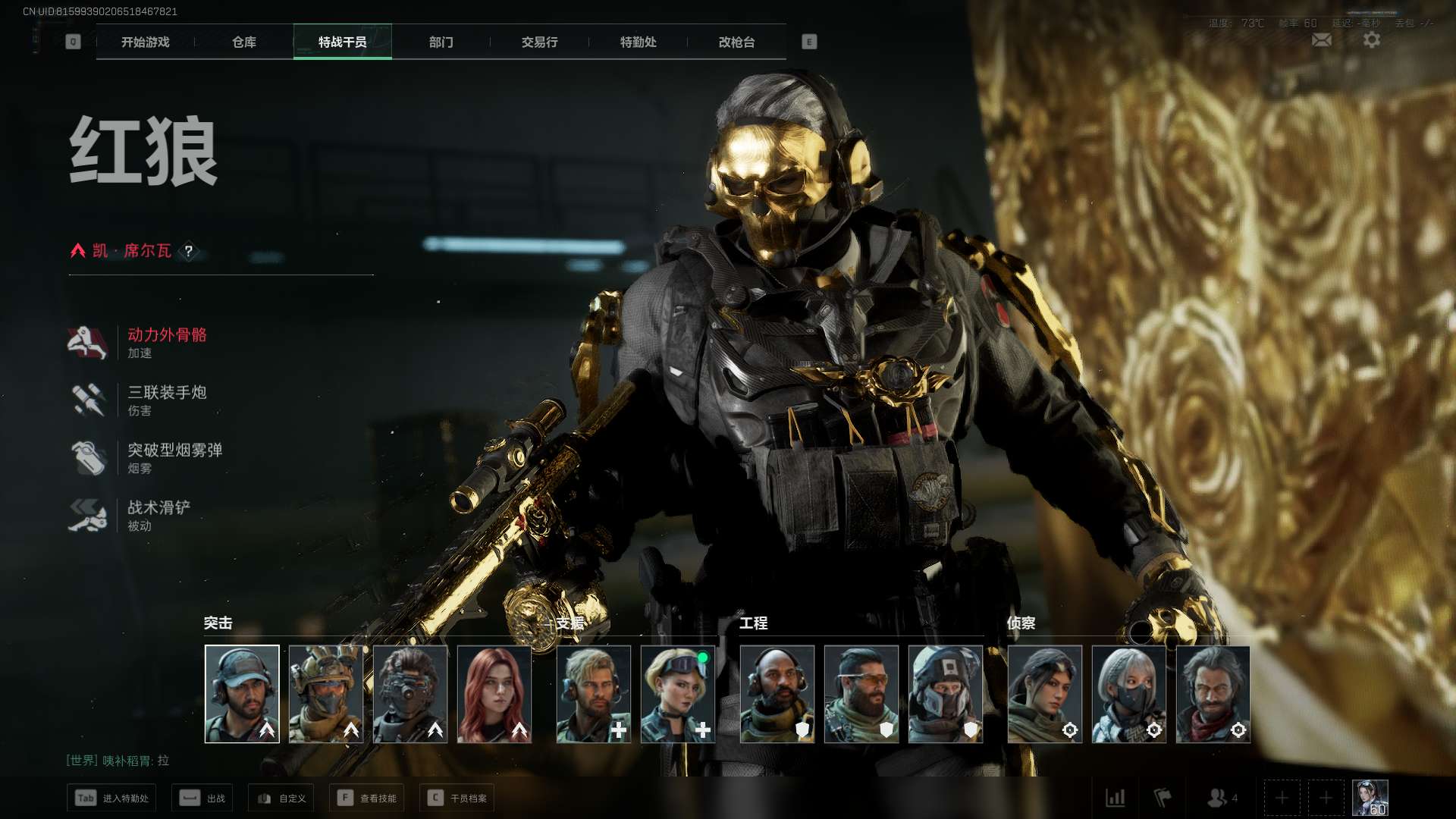Click the question mark beside 凯·席尔瓦
Screen dimensions: 1456x819
click(x=189, y=251)
